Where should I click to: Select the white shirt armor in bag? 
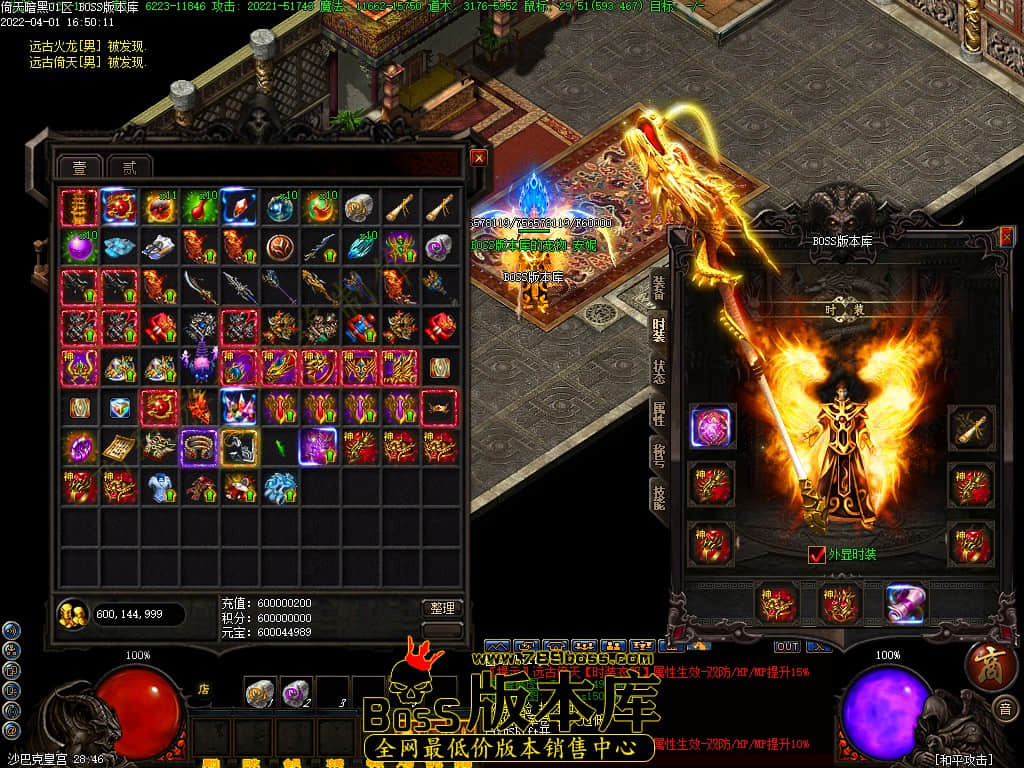160,487
